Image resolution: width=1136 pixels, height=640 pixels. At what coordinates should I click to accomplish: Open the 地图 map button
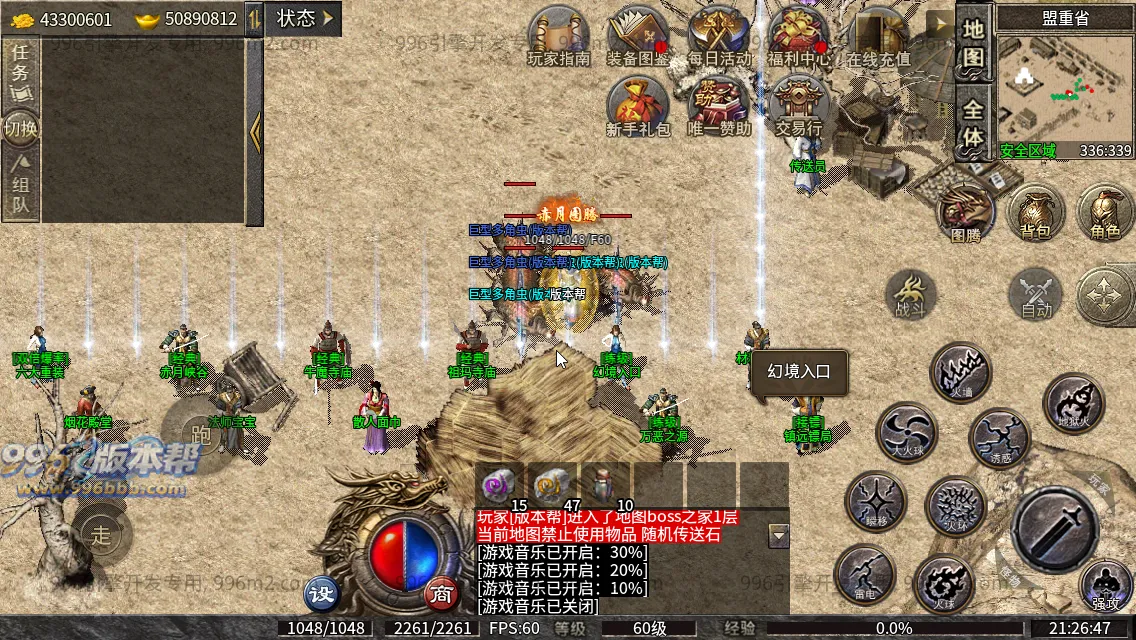click(973, 44)
